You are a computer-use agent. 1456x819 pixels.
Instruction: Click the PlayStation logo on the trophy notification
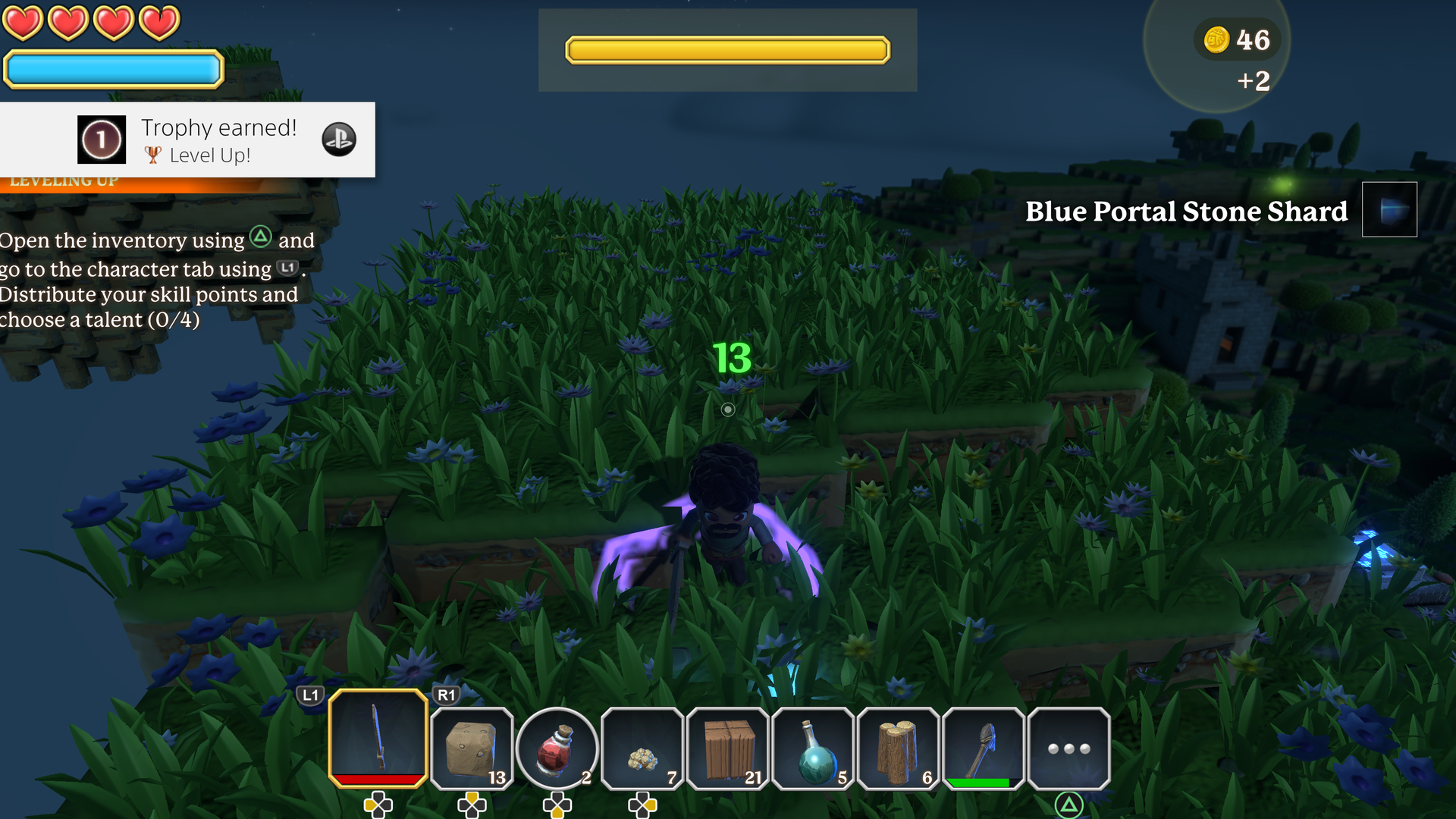[339, 140]
